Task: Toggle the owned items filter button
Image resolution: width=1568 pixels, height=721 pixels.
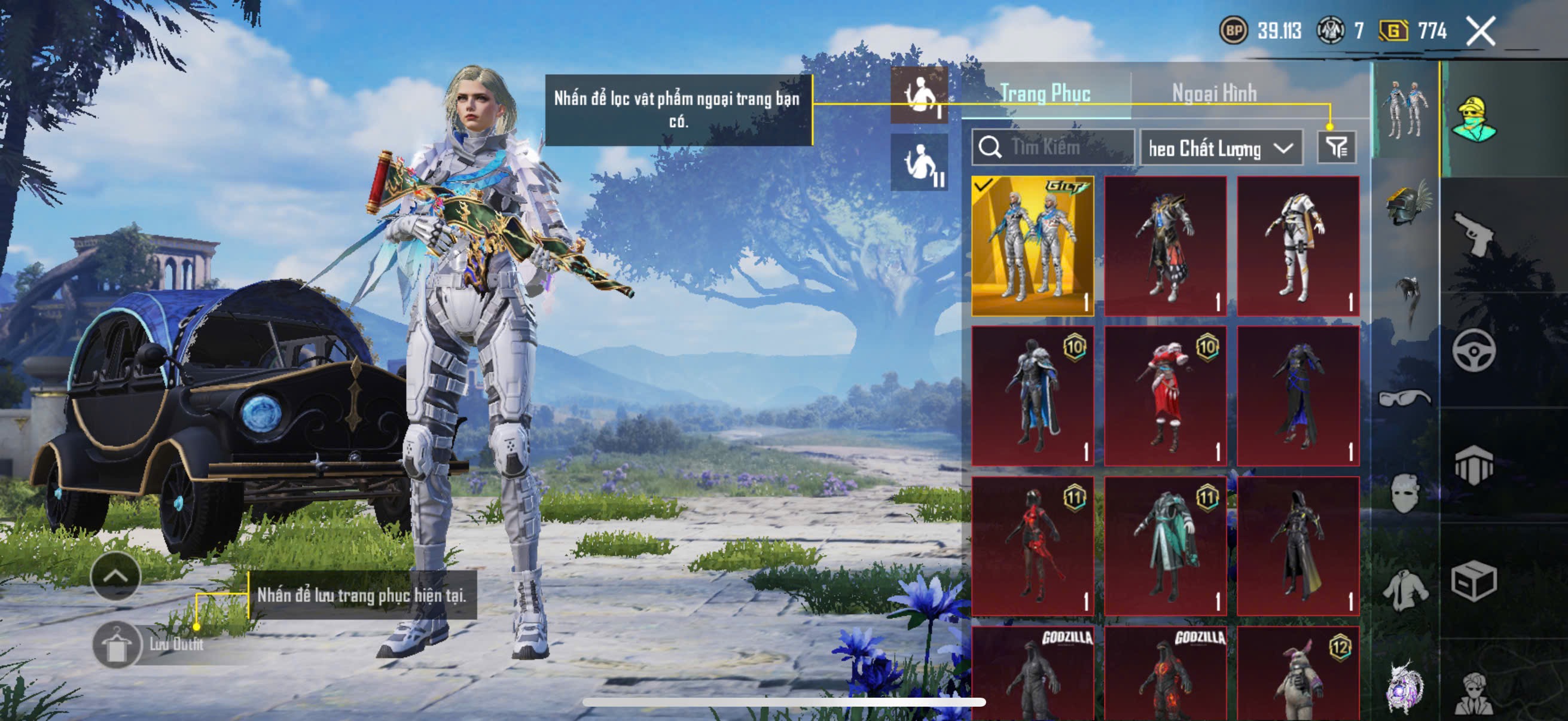Action: point(1336,147)
